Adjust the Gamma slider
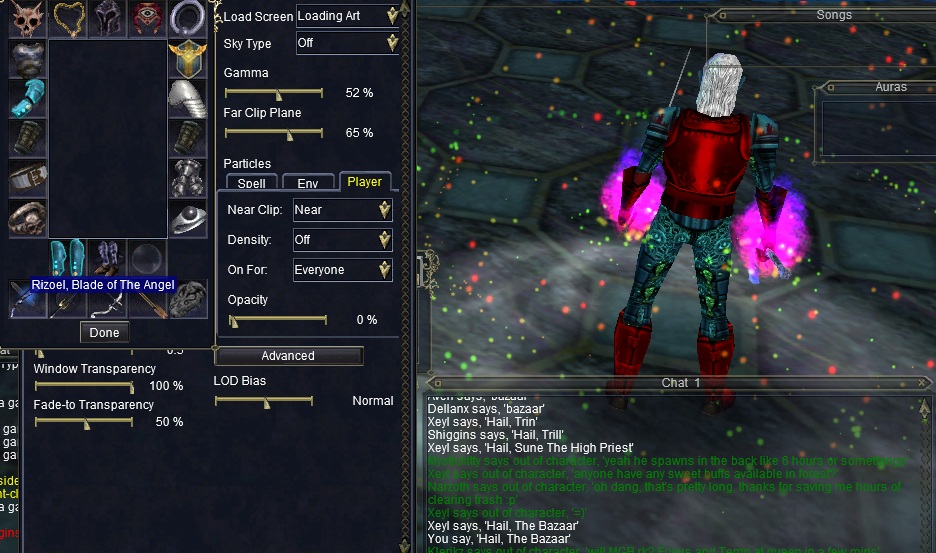The image size is (936, 553). point(278,93)
